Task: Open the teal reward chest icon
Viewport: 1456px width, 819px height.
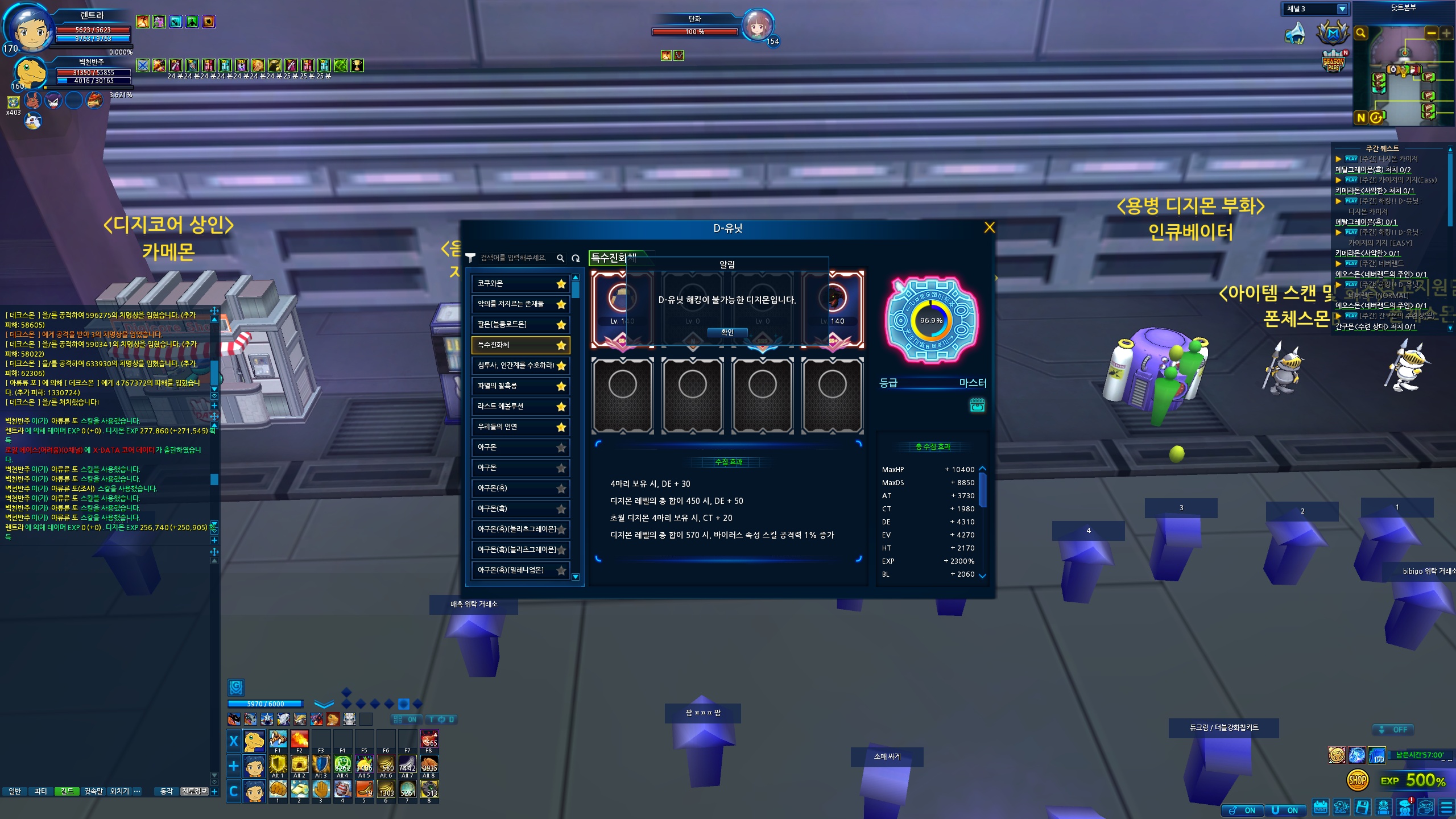Action: (977, 405)
